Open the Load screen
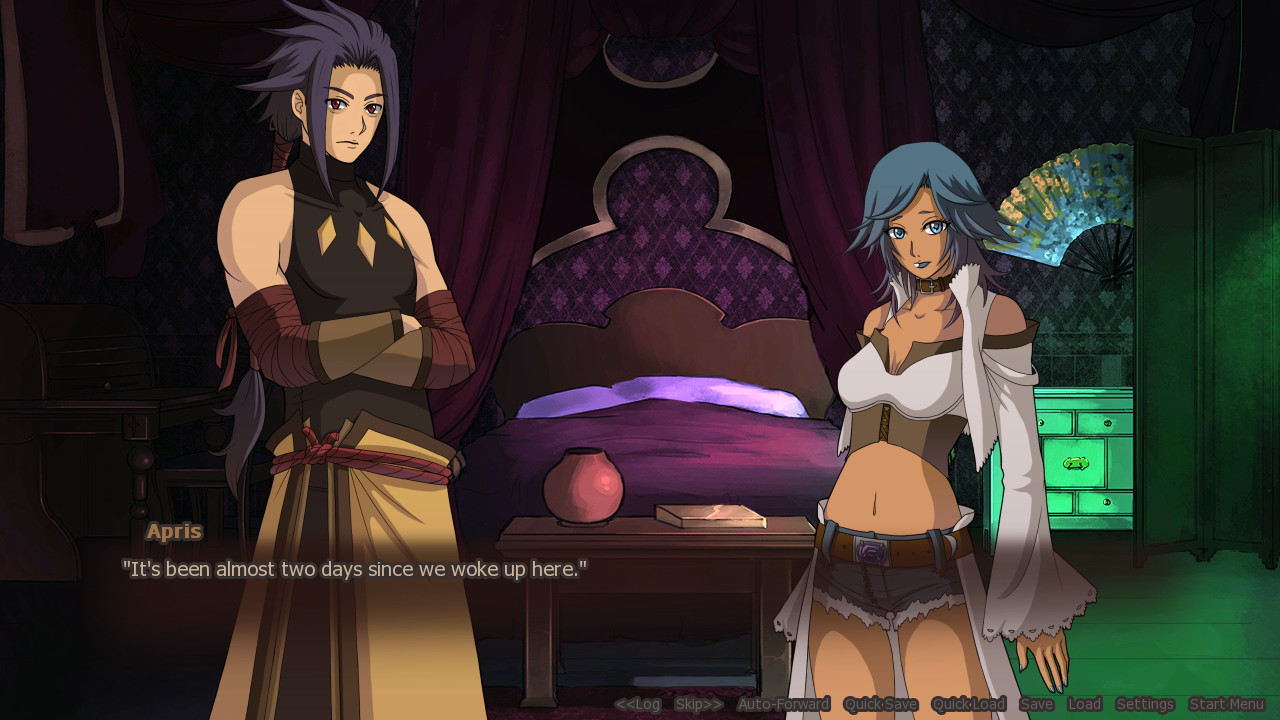Image resolution: width=1280 pixels, height=720 pixels. click(x=1084, y=704)
